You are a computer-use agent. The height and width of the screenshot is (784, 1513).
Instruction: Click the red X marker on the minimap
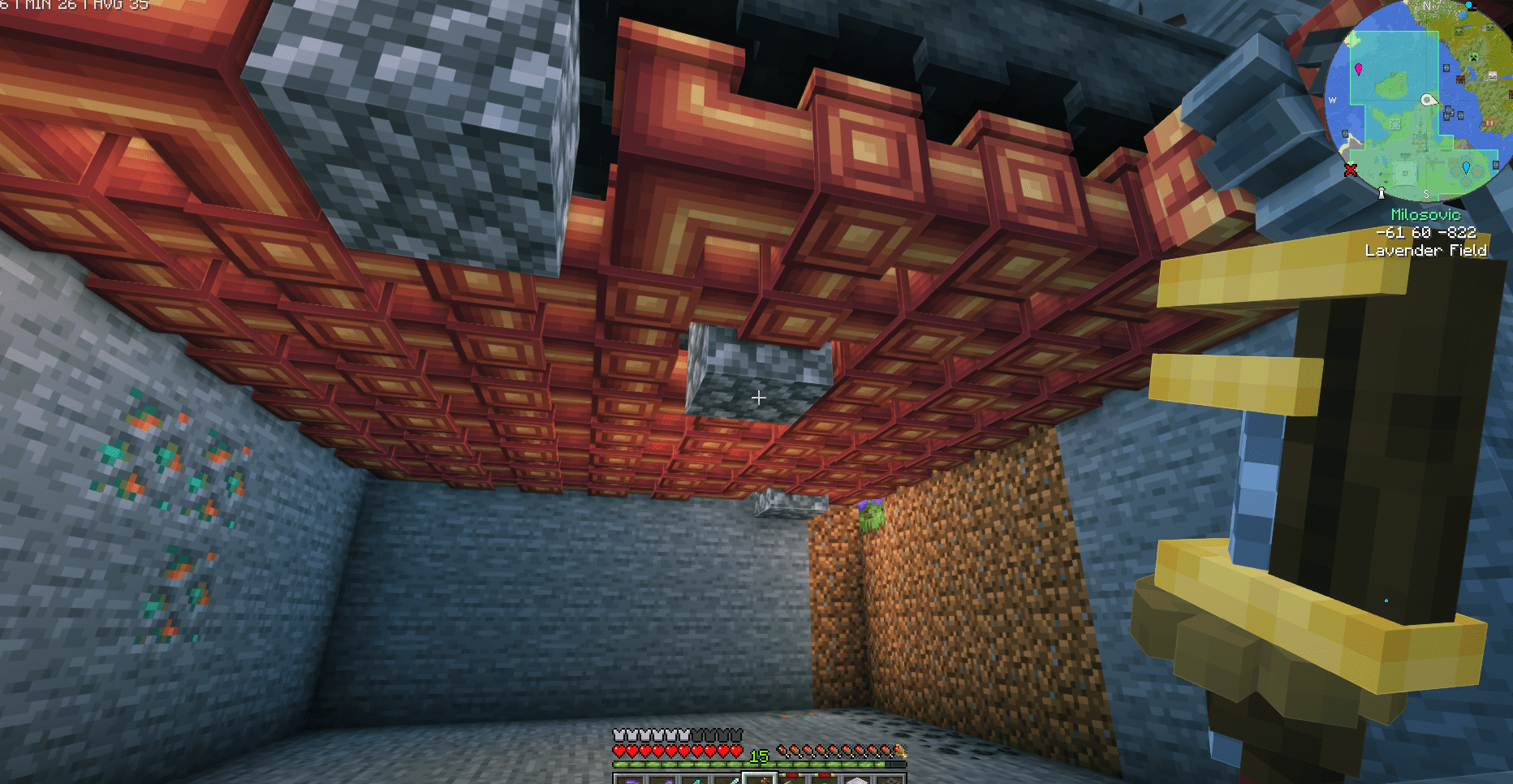[1350, 169]
